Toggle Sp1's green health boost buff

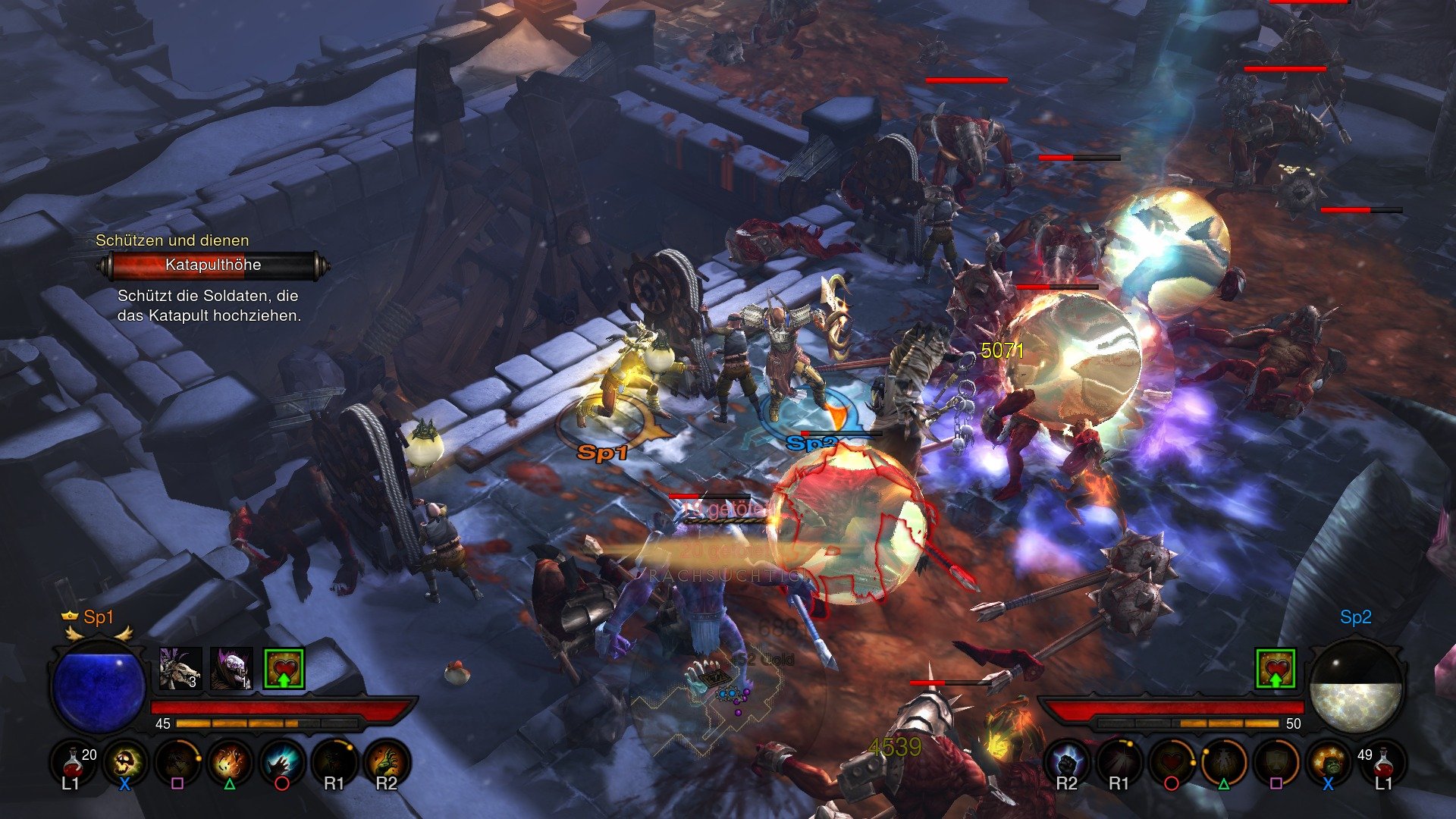(x=284, y=668)
